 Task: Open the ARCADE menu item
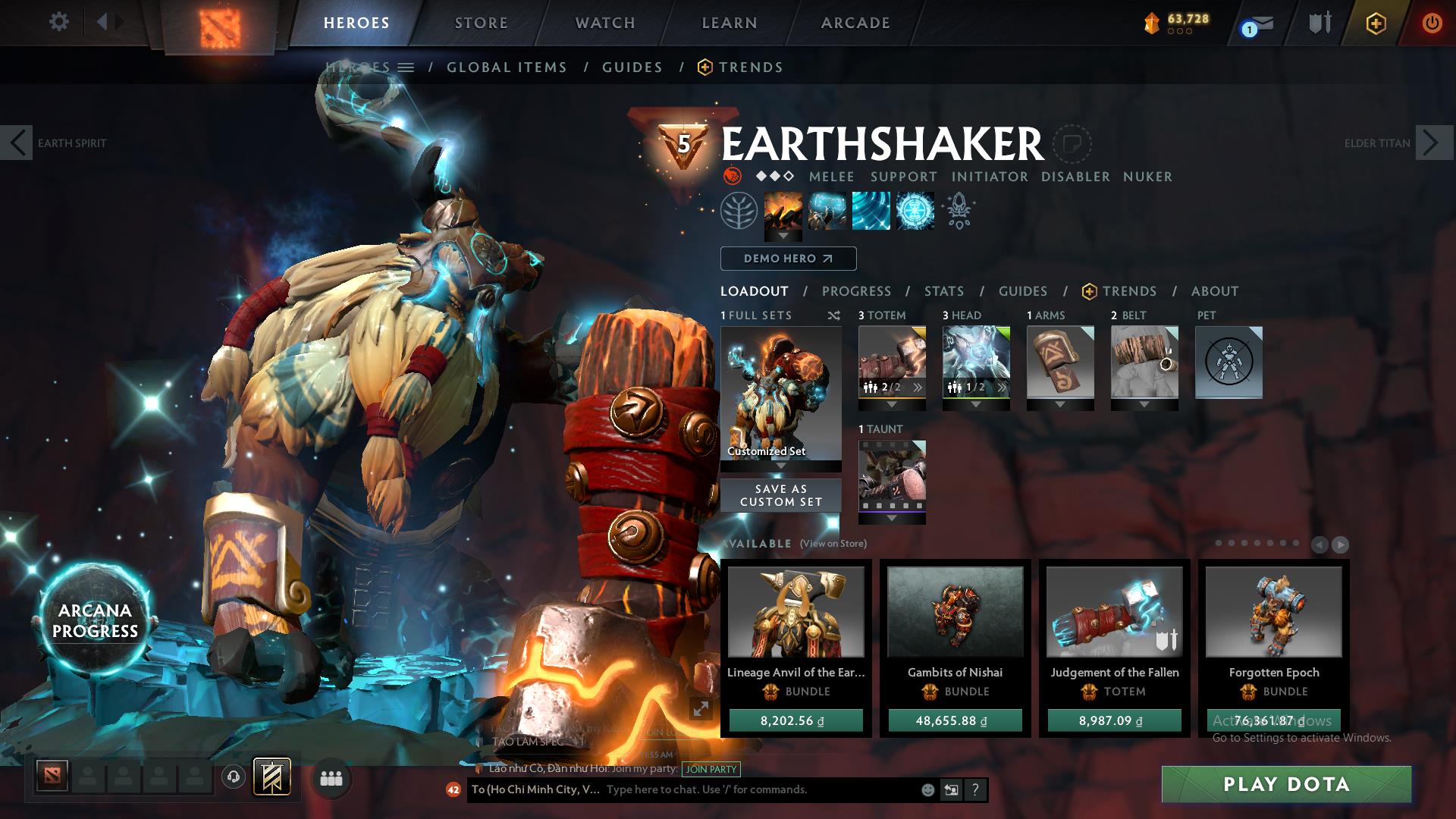(855, 23)
